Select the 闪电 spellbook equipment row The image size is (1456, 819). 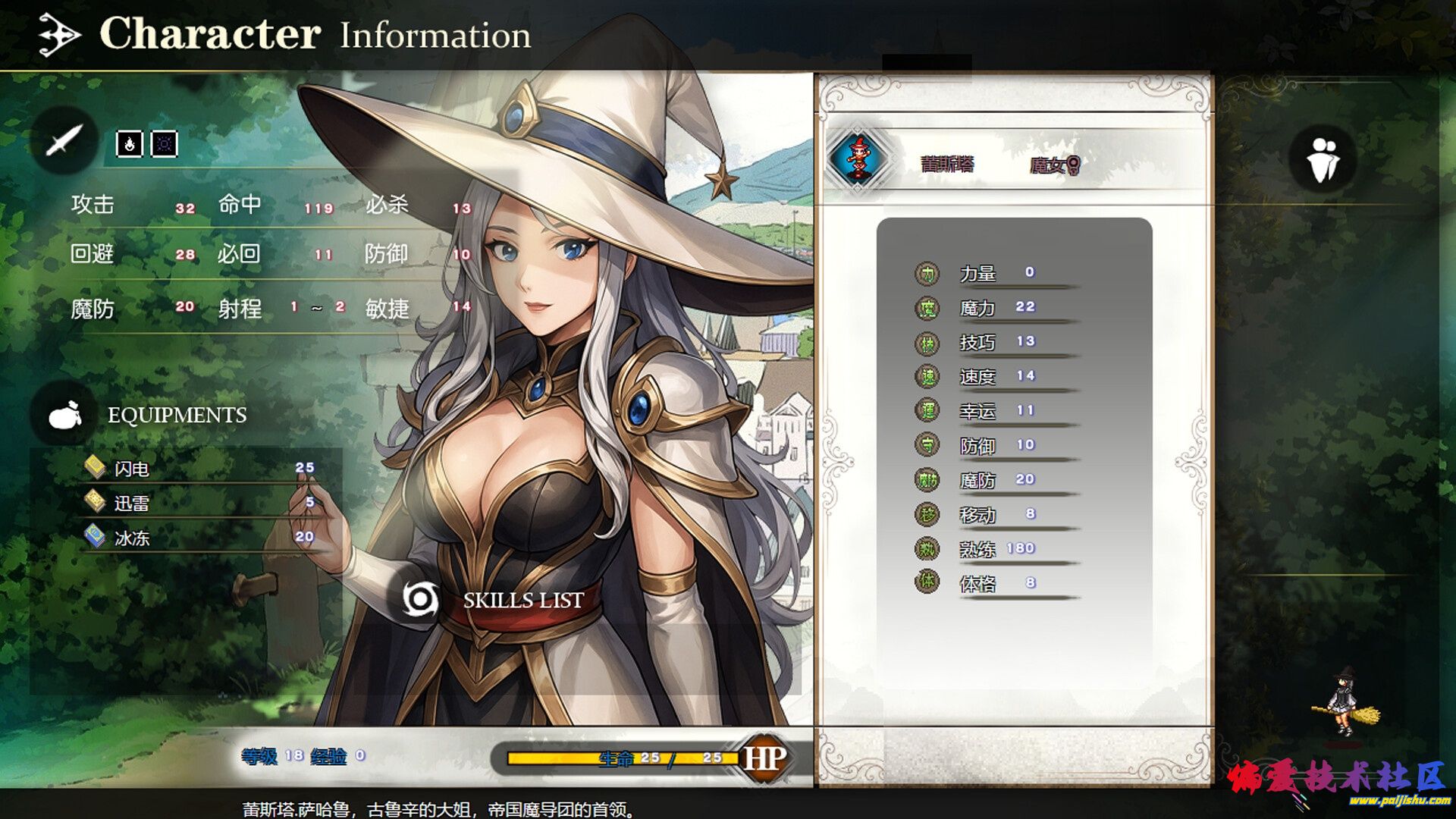(199, 469)
